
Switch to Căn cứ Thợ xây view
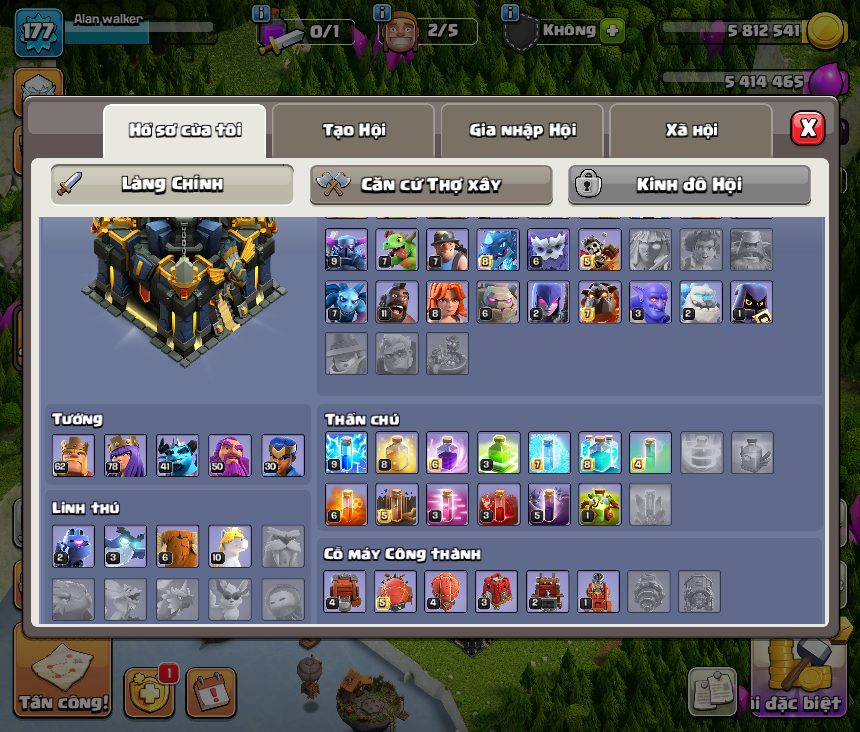[431, 185]
